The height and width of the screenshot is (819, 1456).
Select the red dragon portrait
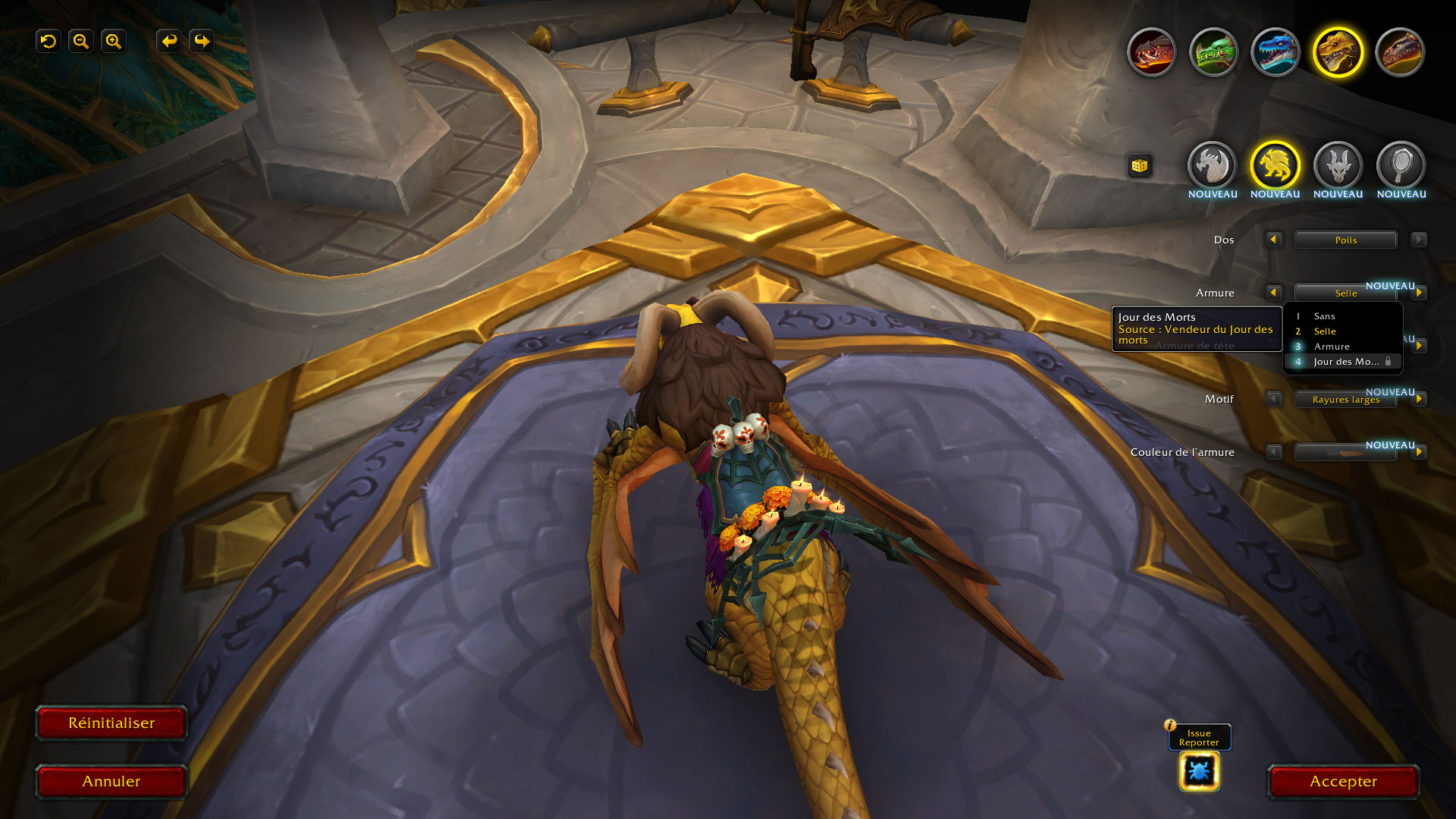[x=1151, y=52]
